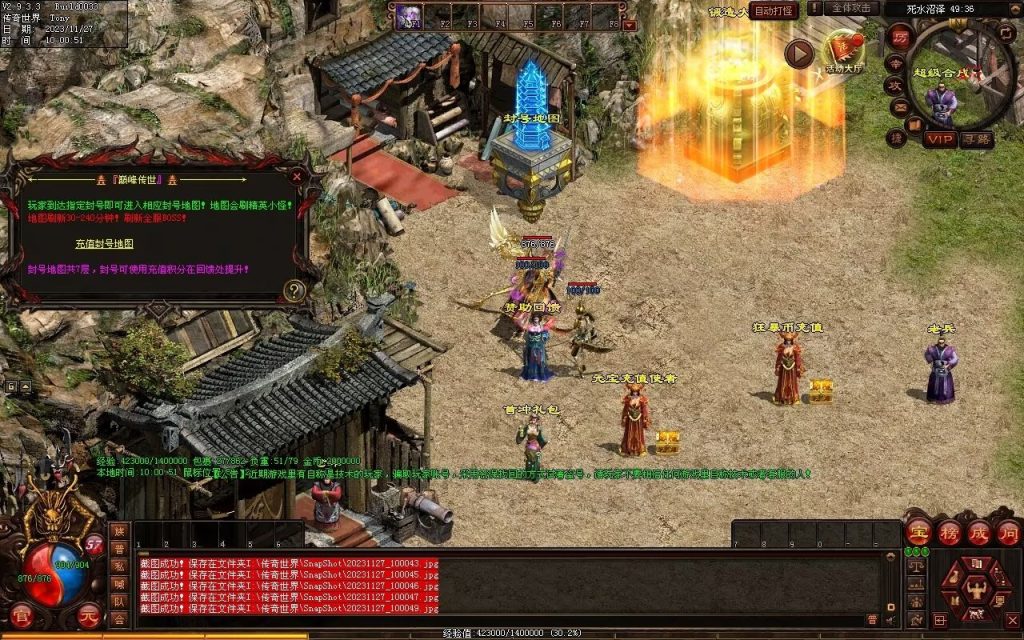Click the 充值封号地图 link
Viewport: 1024px width, 640px height.
point(105,243)
